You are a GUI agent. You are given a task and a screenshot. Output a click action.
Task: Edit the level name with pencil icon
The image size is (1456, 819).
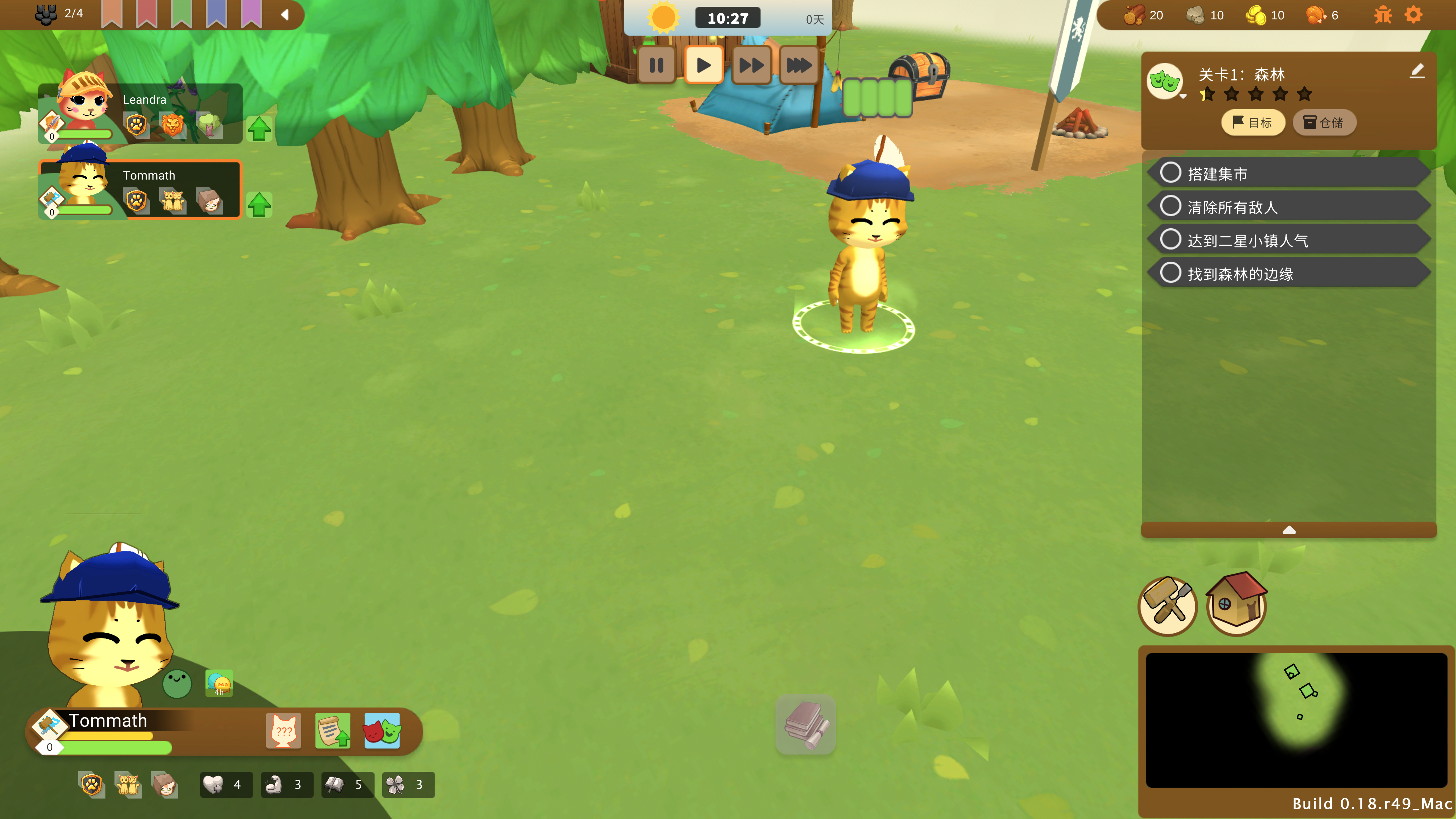(1417, 71)
